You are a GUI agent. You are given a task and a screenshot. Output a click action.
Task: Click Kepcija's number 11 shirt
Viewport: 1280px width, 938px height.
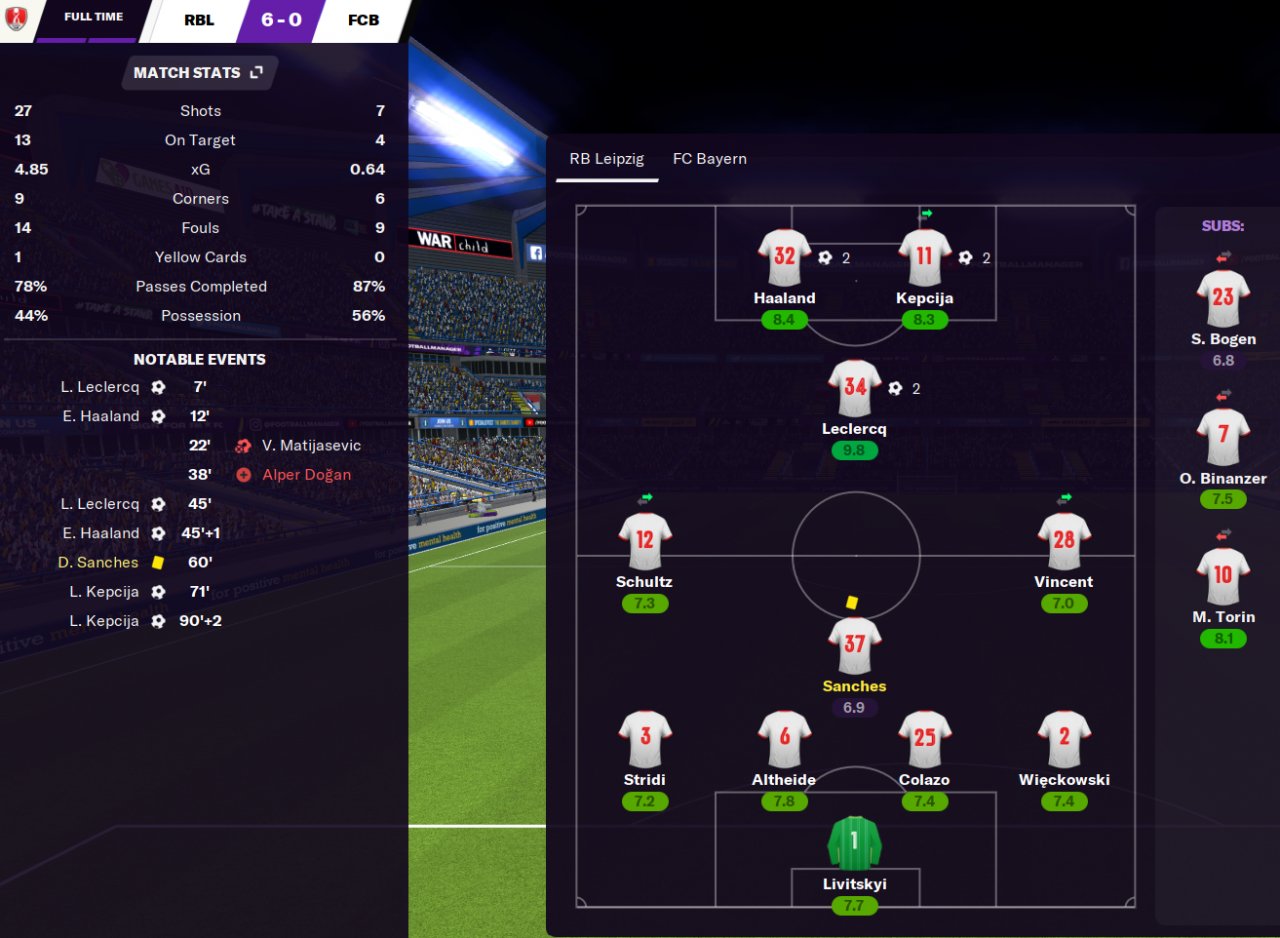click(x=924, y=258)
